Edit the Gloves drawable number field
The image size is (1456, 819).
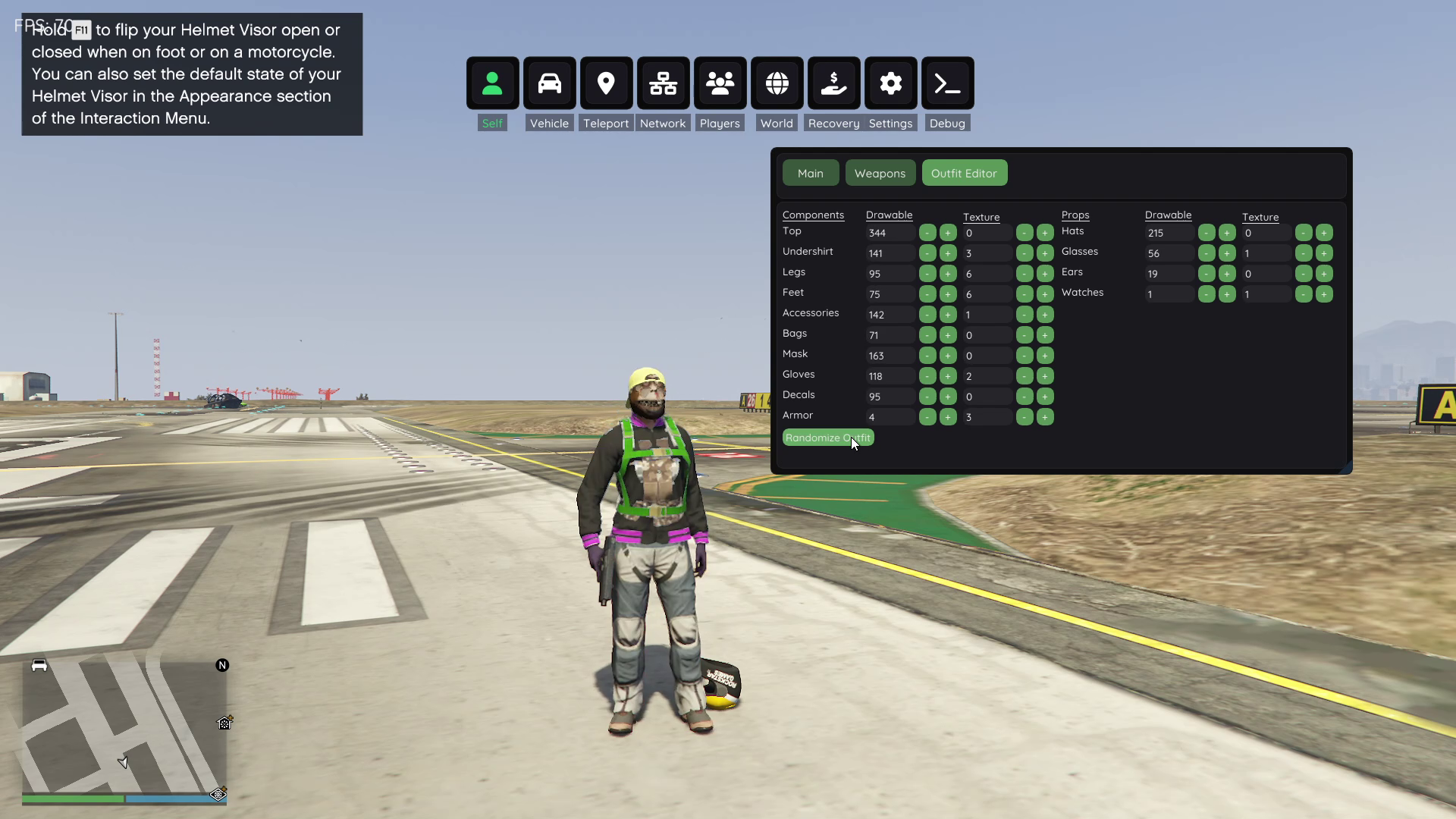coord(890,376)
